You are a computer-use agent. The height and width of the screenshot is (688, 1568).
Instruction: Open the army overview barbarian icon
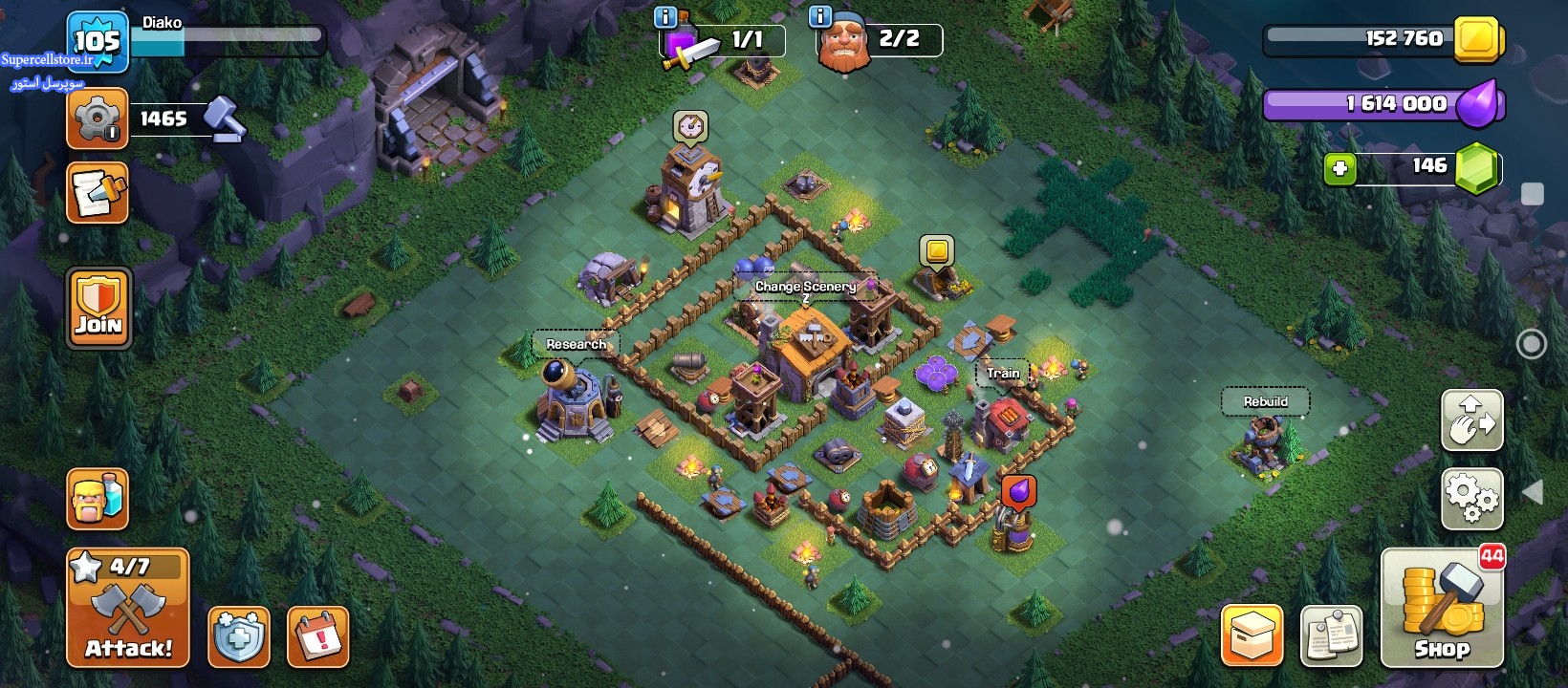[x=98, y=499]
